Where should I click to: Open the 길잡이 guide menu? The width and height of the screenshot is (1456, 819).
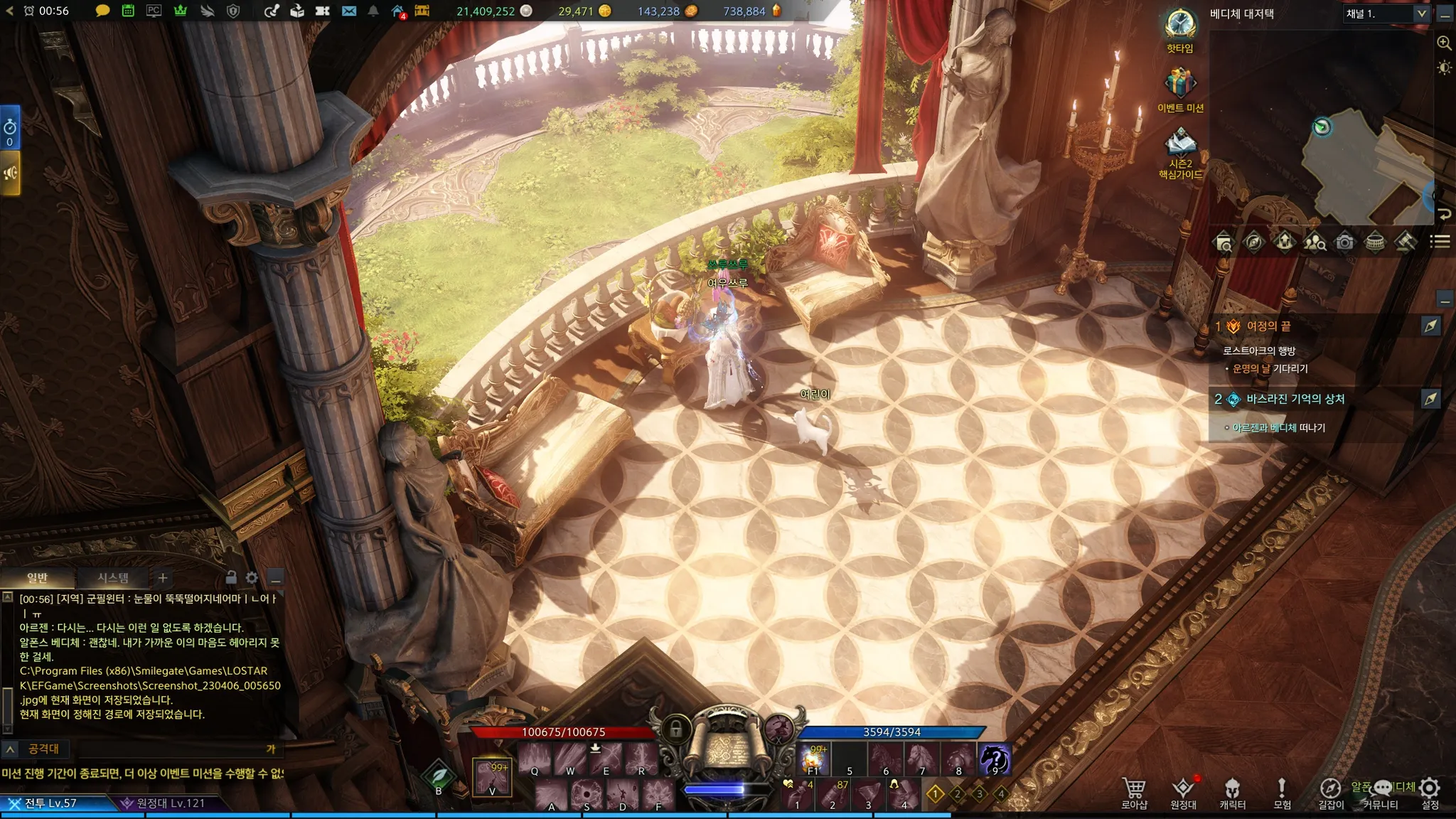1330,791
